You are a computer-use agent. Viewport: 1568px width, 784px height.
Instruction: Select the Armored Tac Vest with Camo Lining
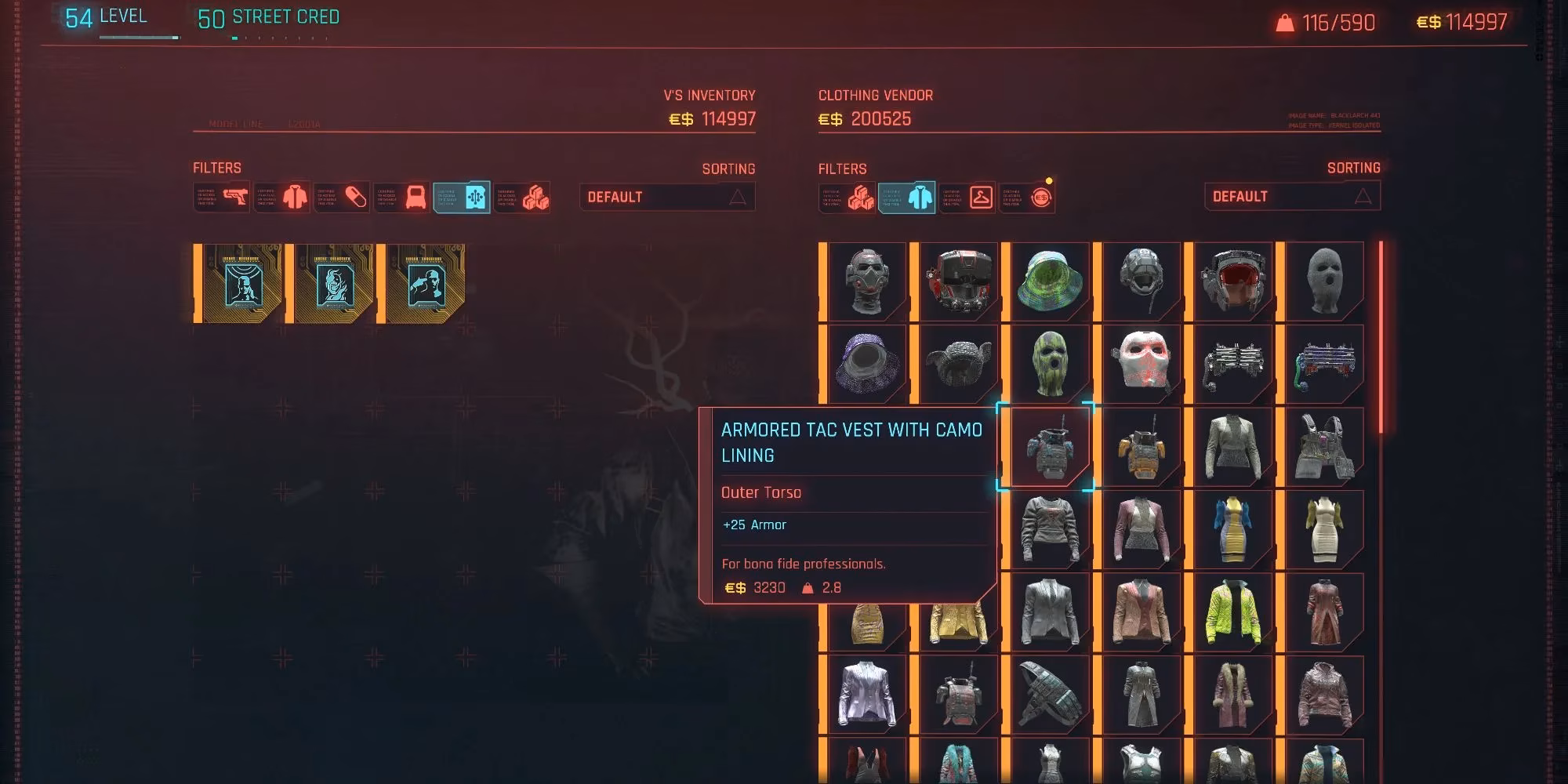[1051, 447]
